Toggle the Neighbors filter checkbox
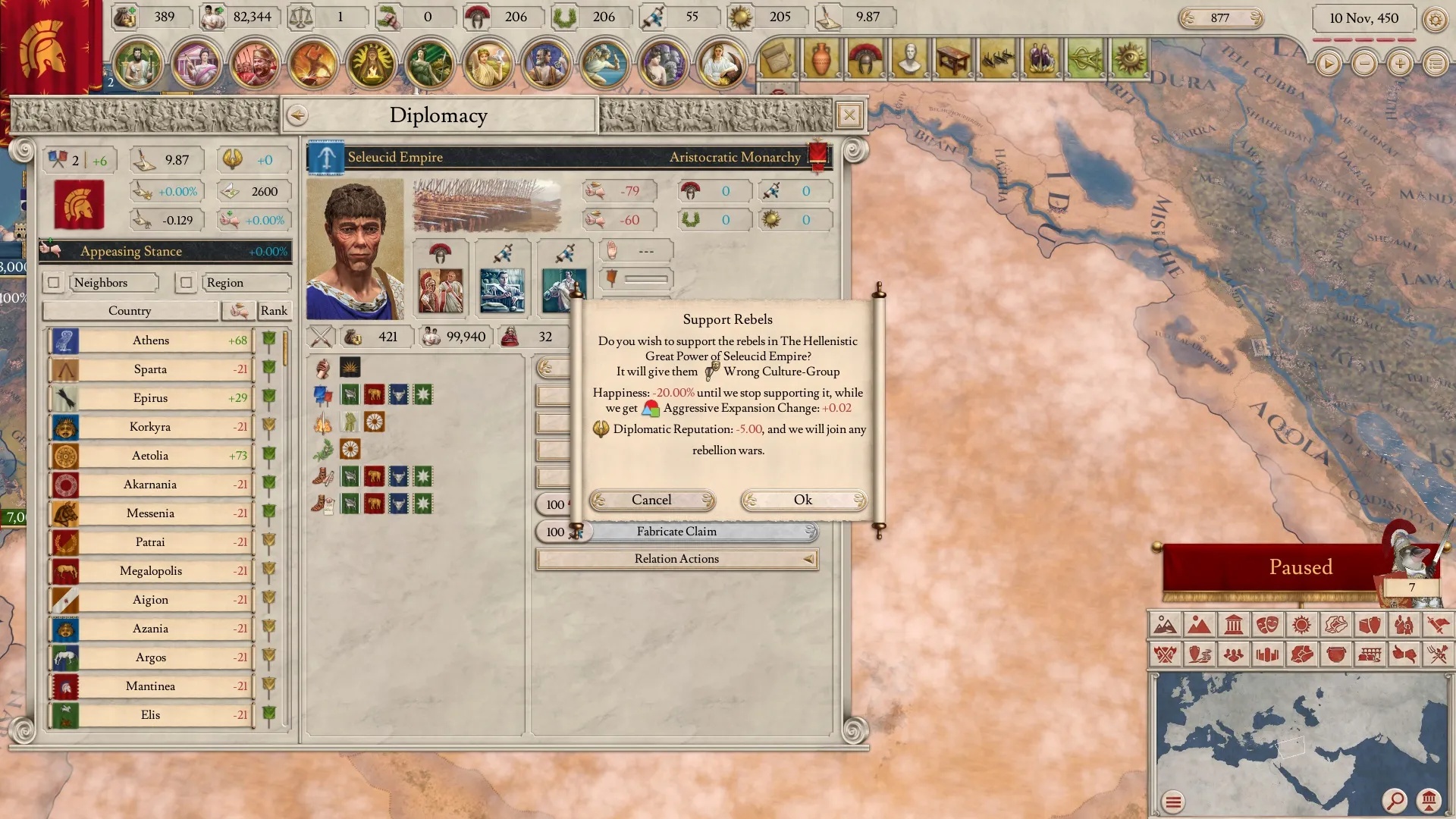Image resolution: width=1456 pixels, height=819 pixels. click(x=53, y=283)
